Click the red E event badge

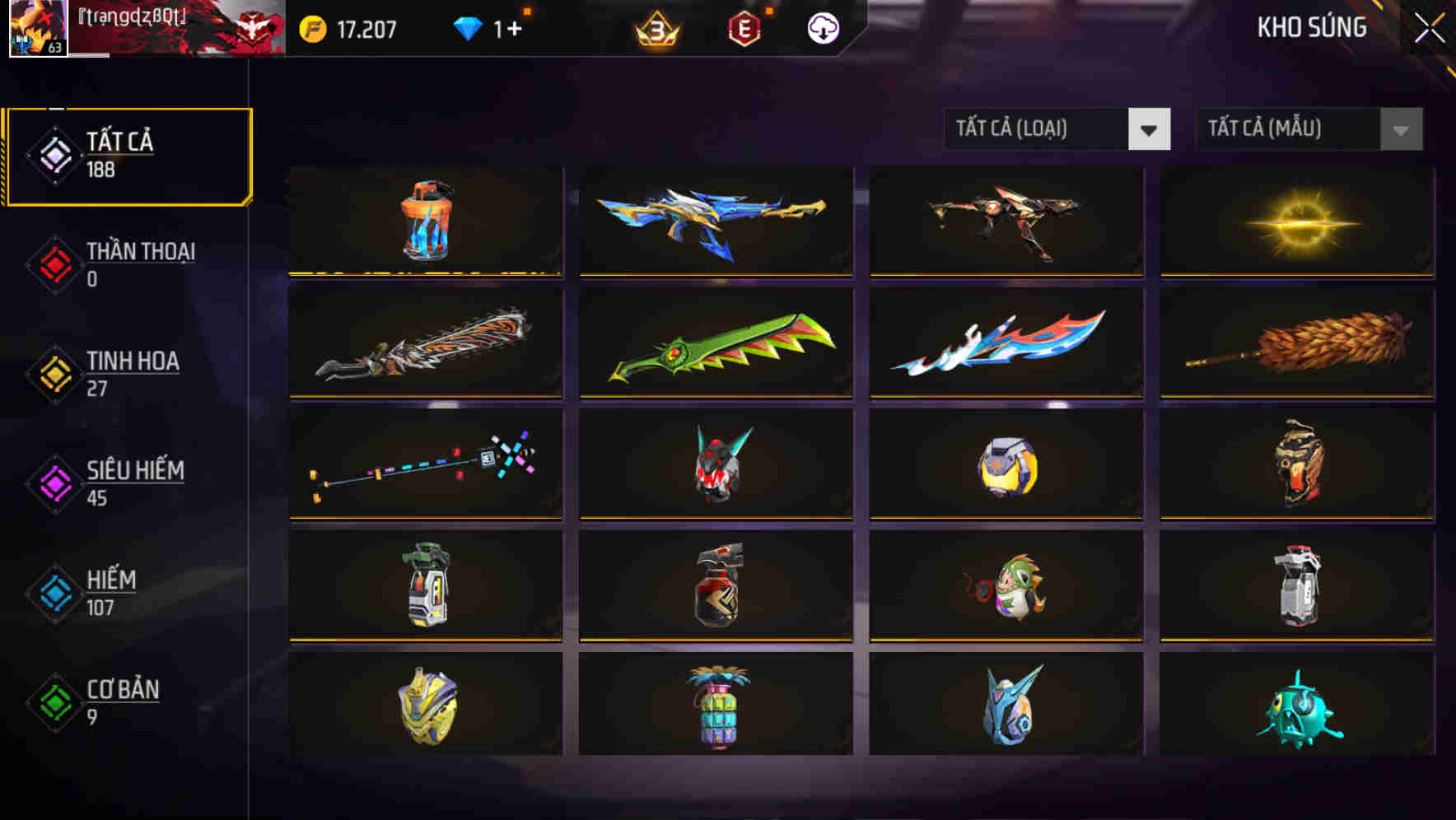pos(744,27)
